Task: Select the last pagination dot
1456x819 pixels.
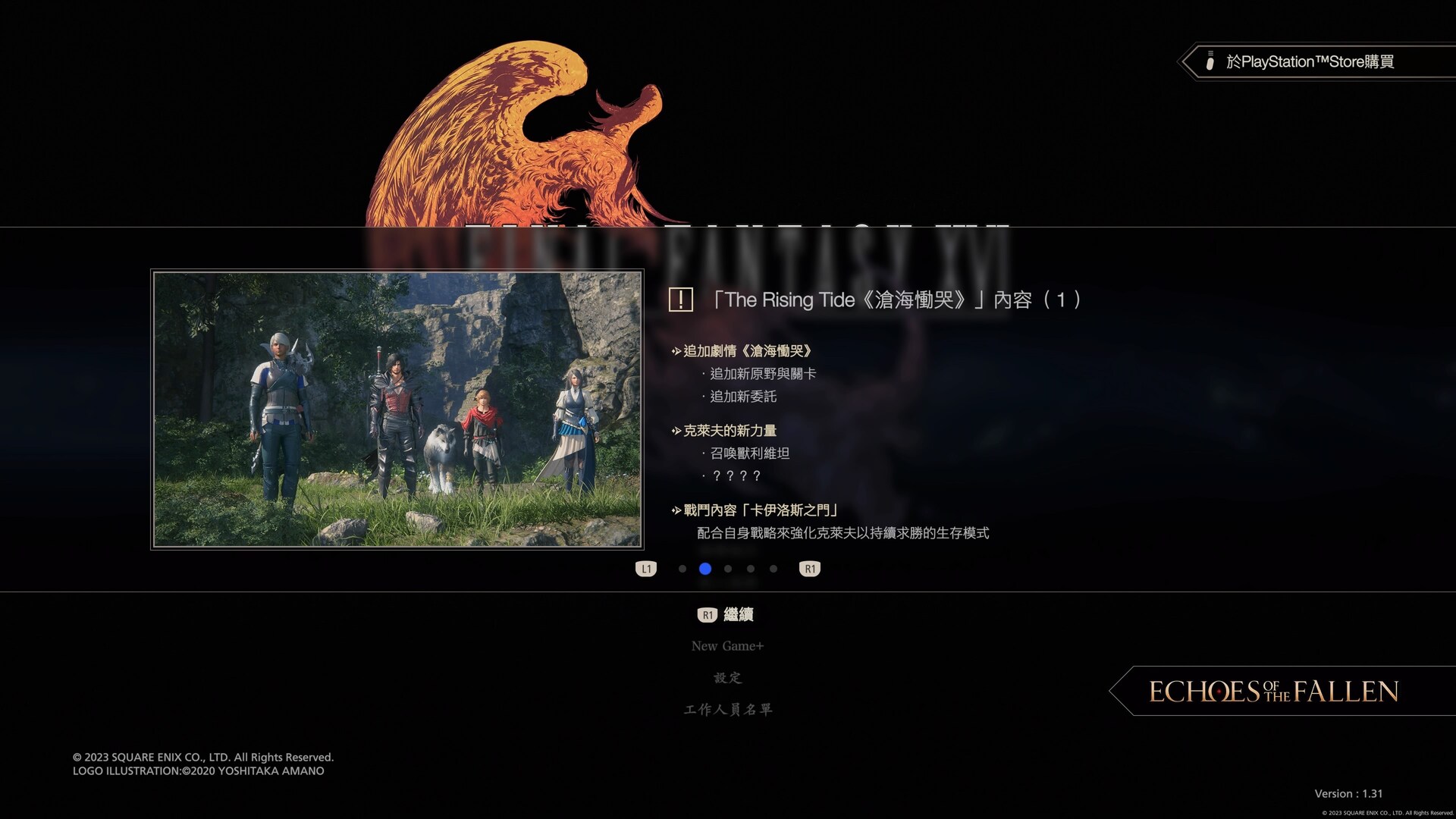Action: point(773,569)
